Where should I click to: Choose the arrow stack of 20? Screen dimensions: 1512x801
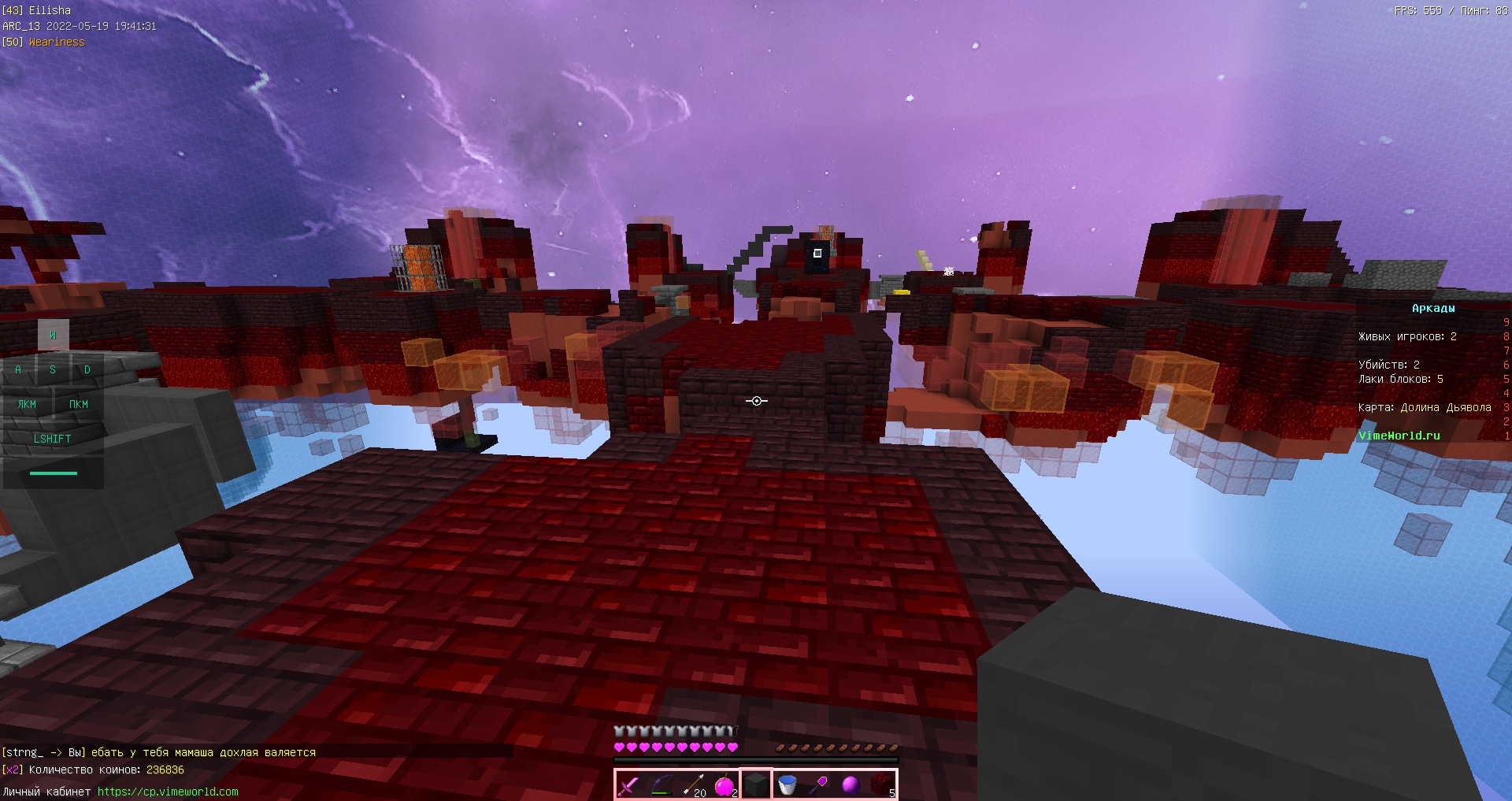(693, 784)
